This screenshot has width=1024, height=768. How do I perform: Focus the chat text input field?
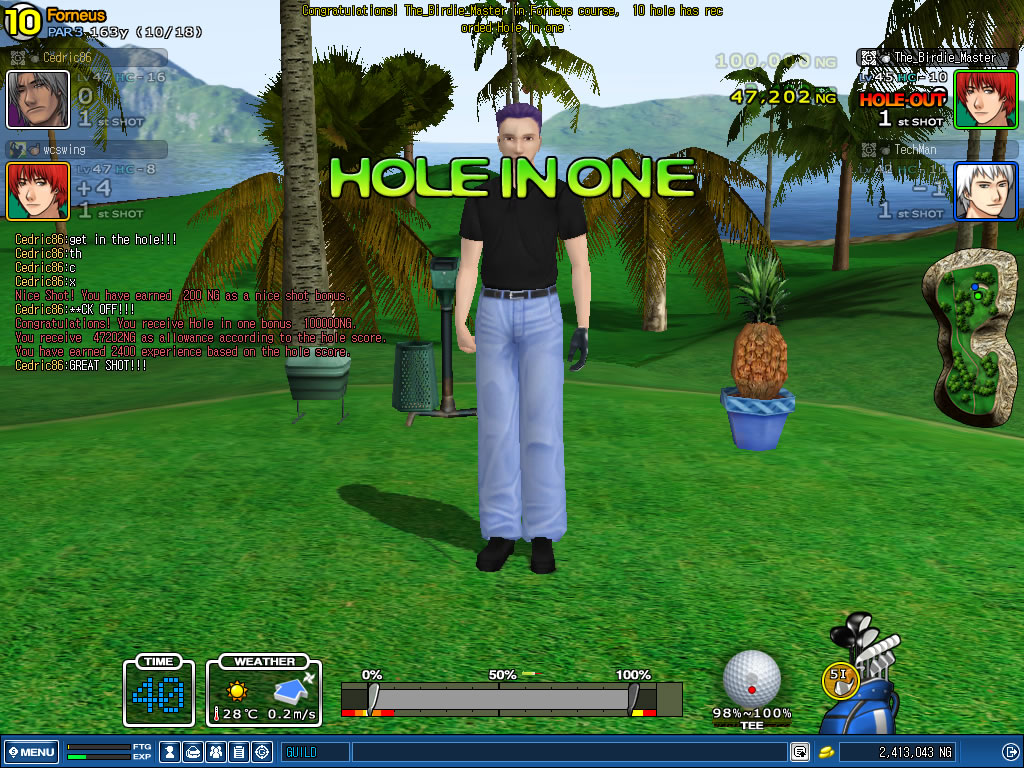(568, 751)
